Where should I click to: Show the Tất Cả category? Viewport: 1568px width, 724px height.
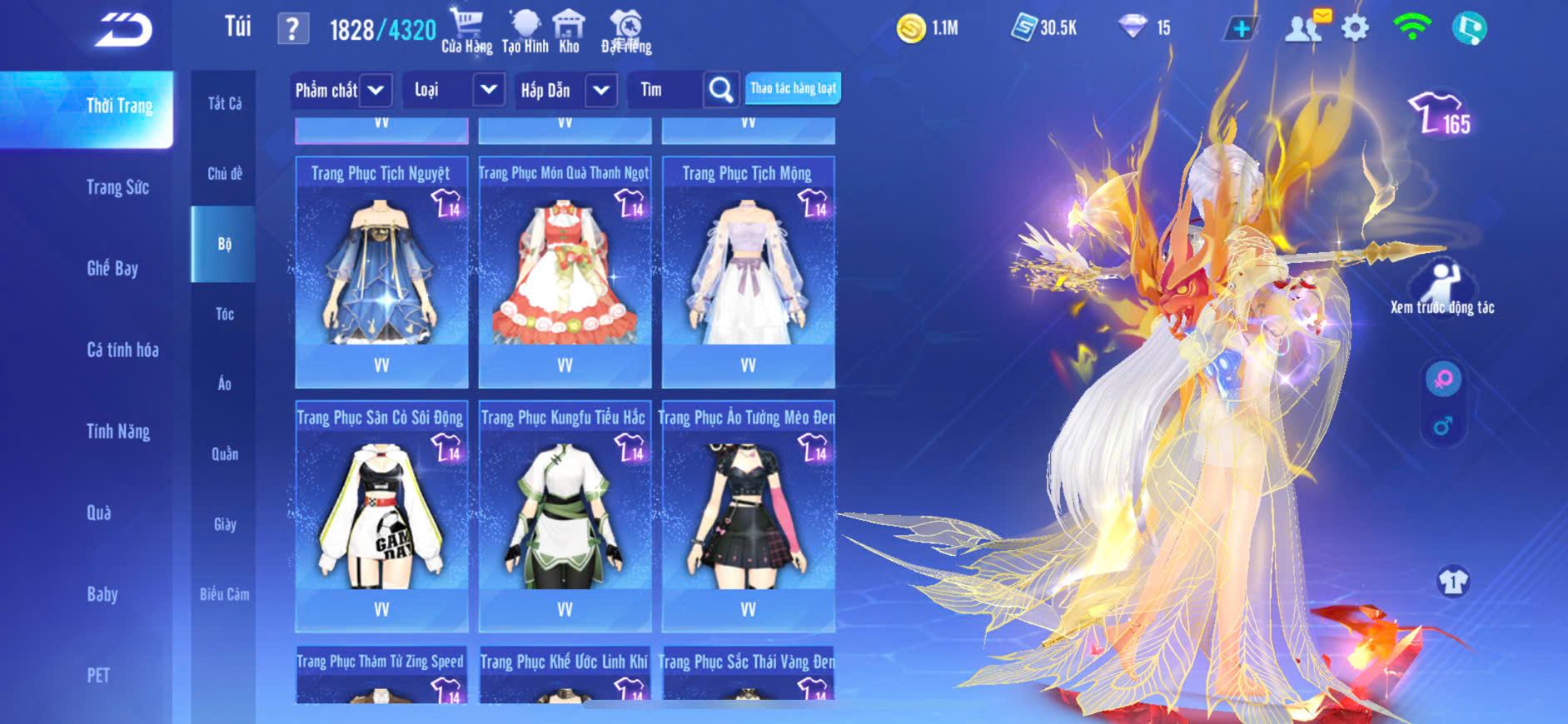pos(224,103)
